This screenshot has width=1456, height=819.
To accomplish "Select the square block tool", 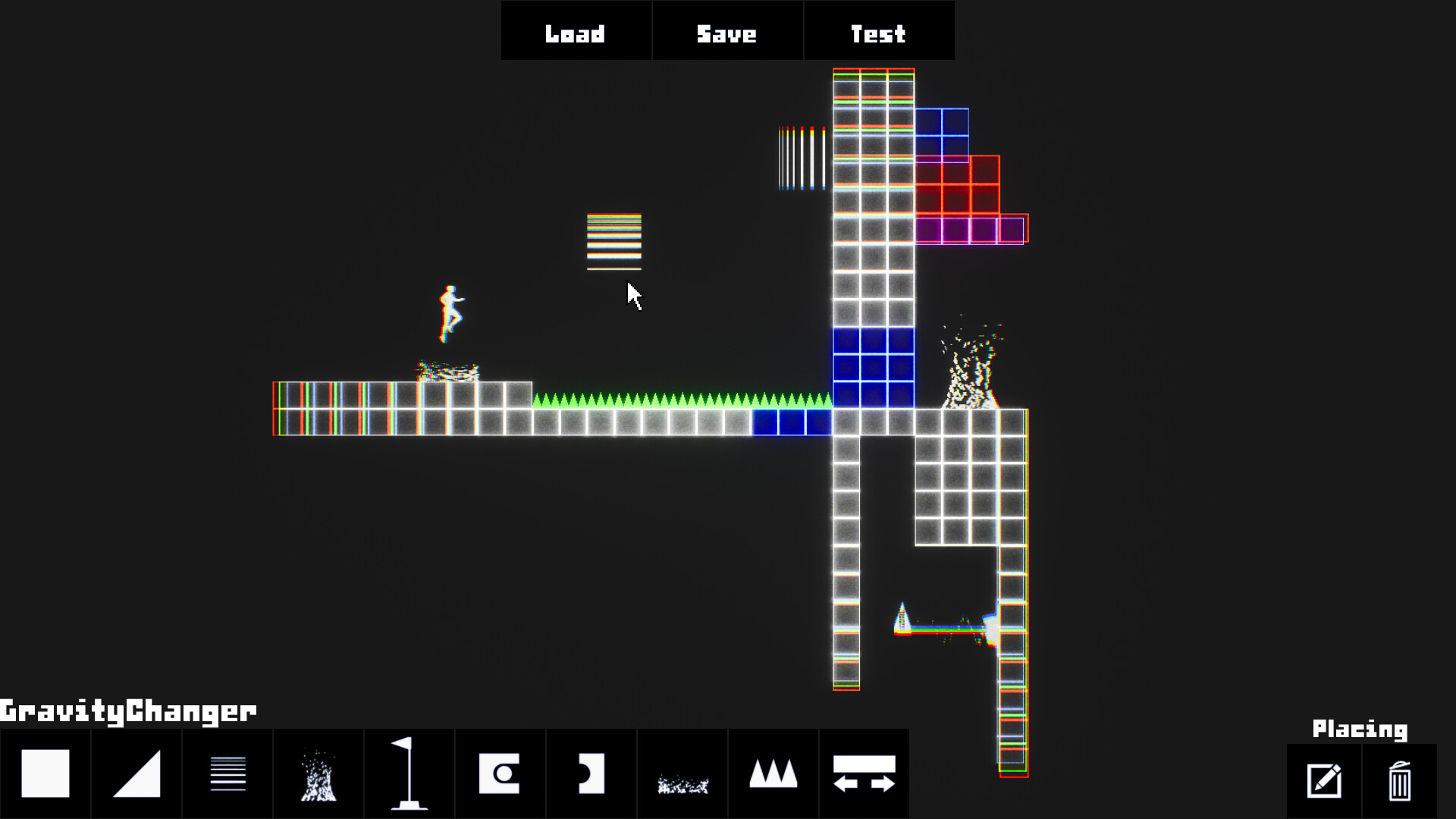I will pyautogui.click(x=45, y=773).
